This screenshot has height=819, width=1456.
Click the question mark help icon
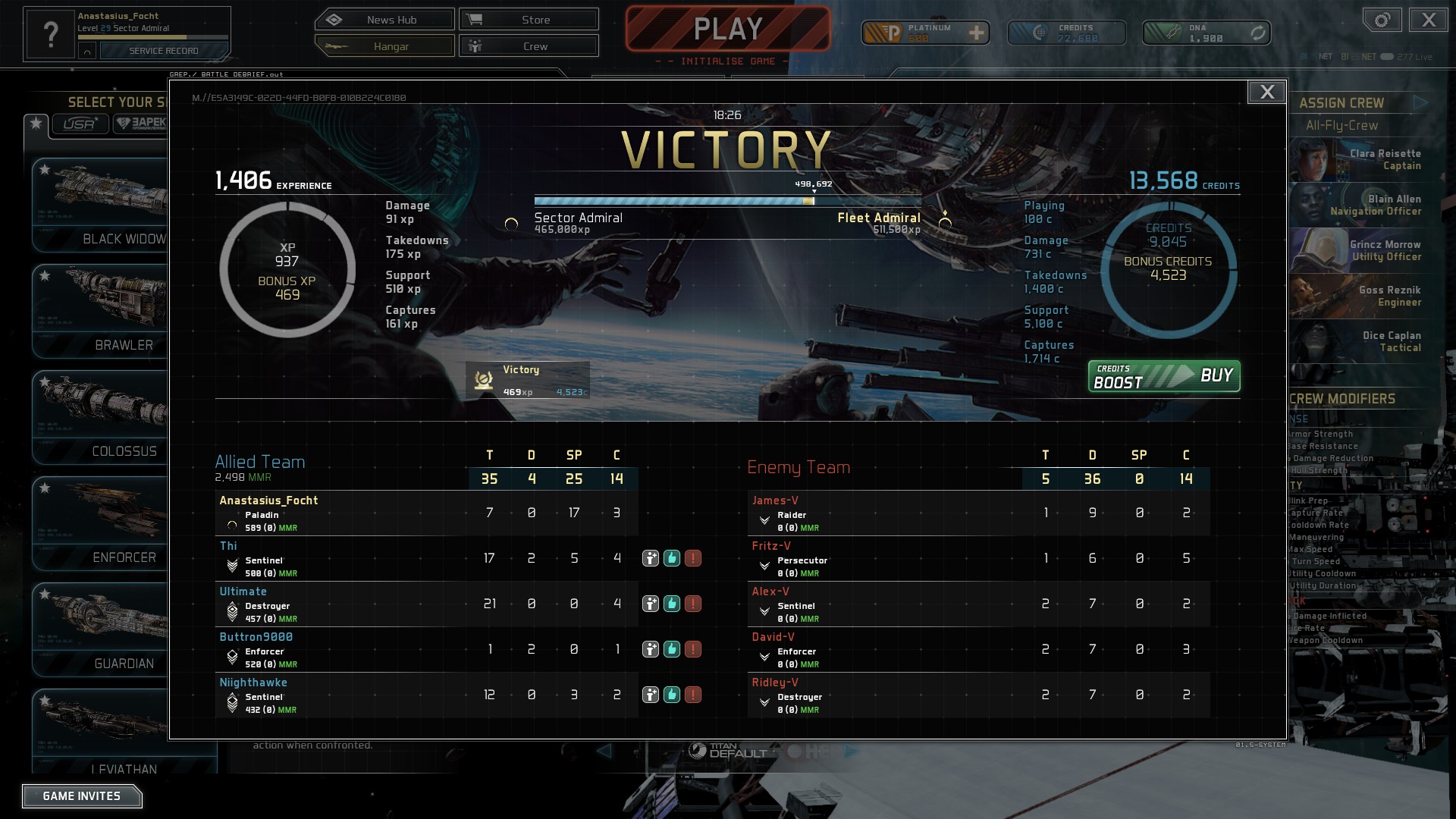pyautogui.click(x=50, y=33)
